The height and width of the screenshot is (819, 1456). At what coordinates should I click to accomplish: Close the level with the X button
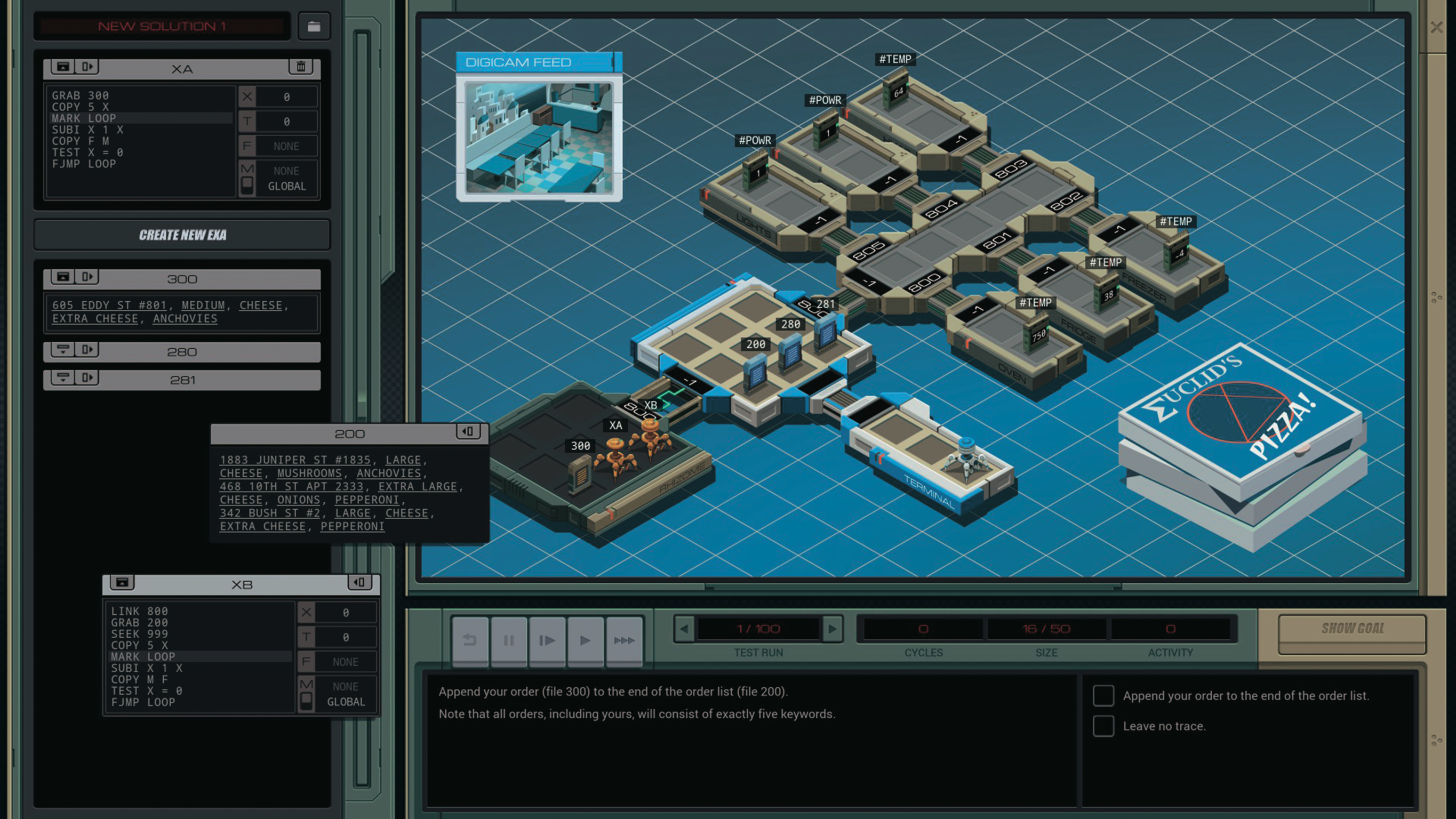pos(1436,27)
